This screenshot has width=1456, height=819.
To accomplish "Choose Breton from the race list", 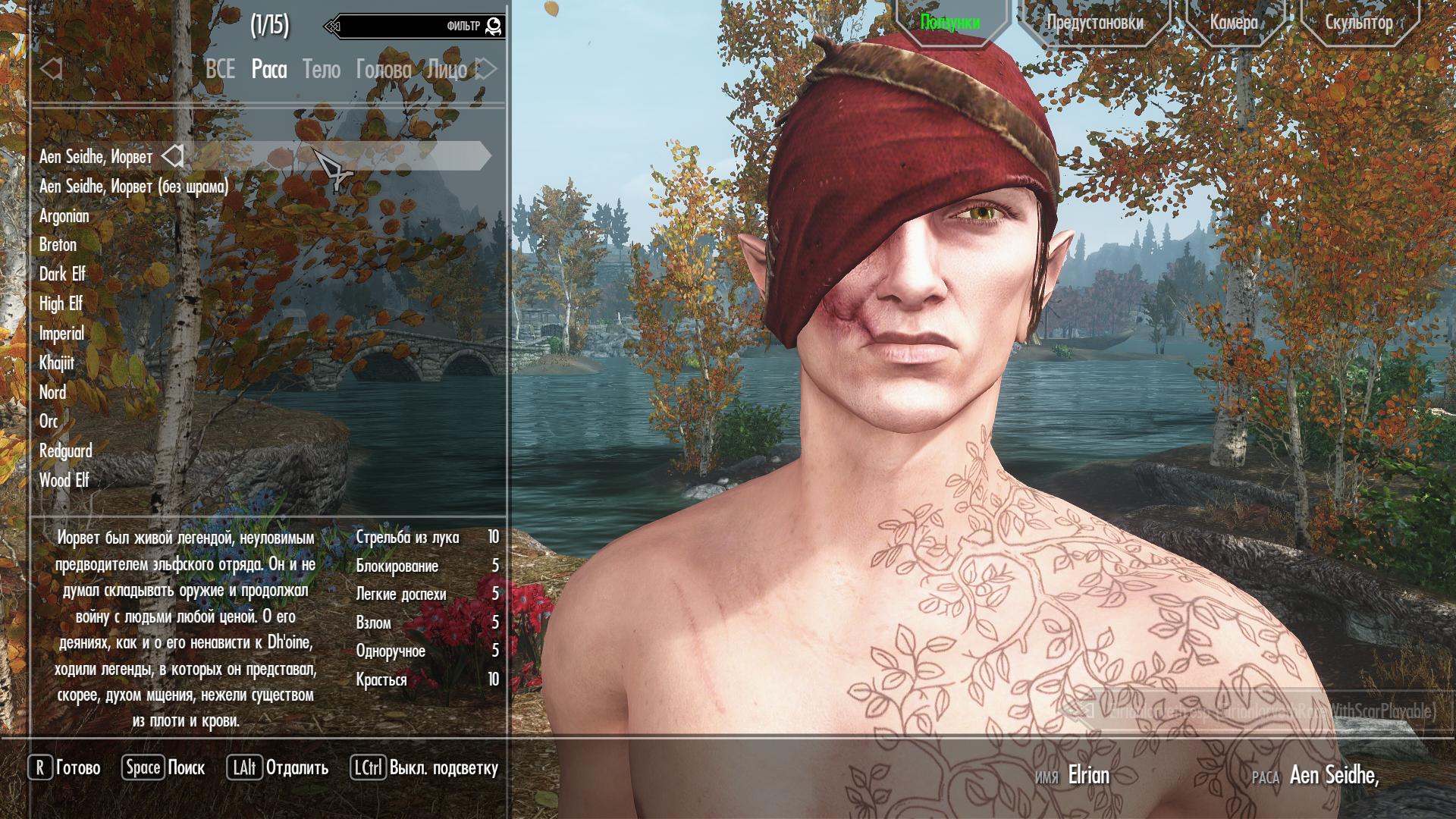I will point(58,245).
